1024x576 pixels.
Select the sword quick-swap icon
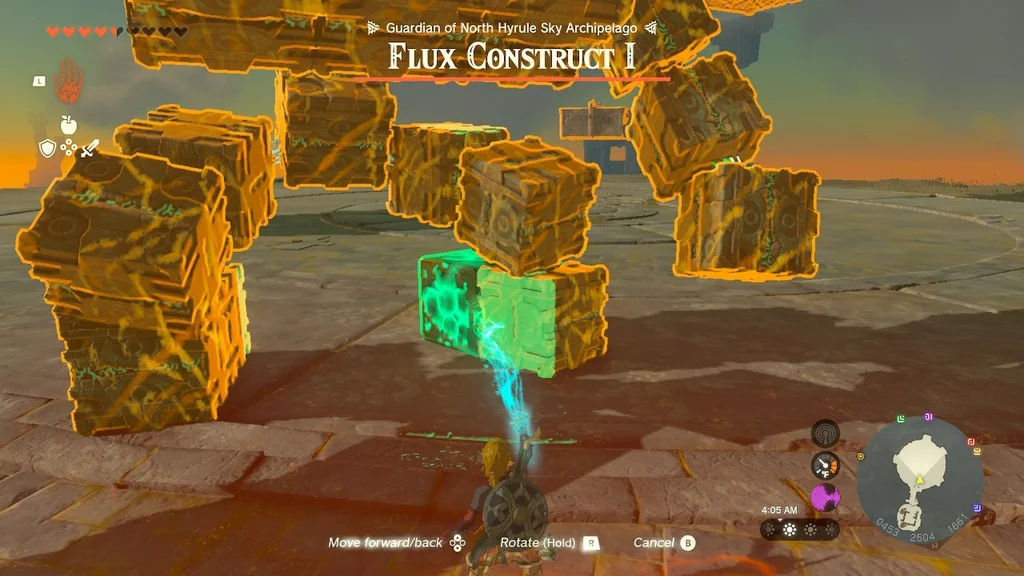coord(89,149)
